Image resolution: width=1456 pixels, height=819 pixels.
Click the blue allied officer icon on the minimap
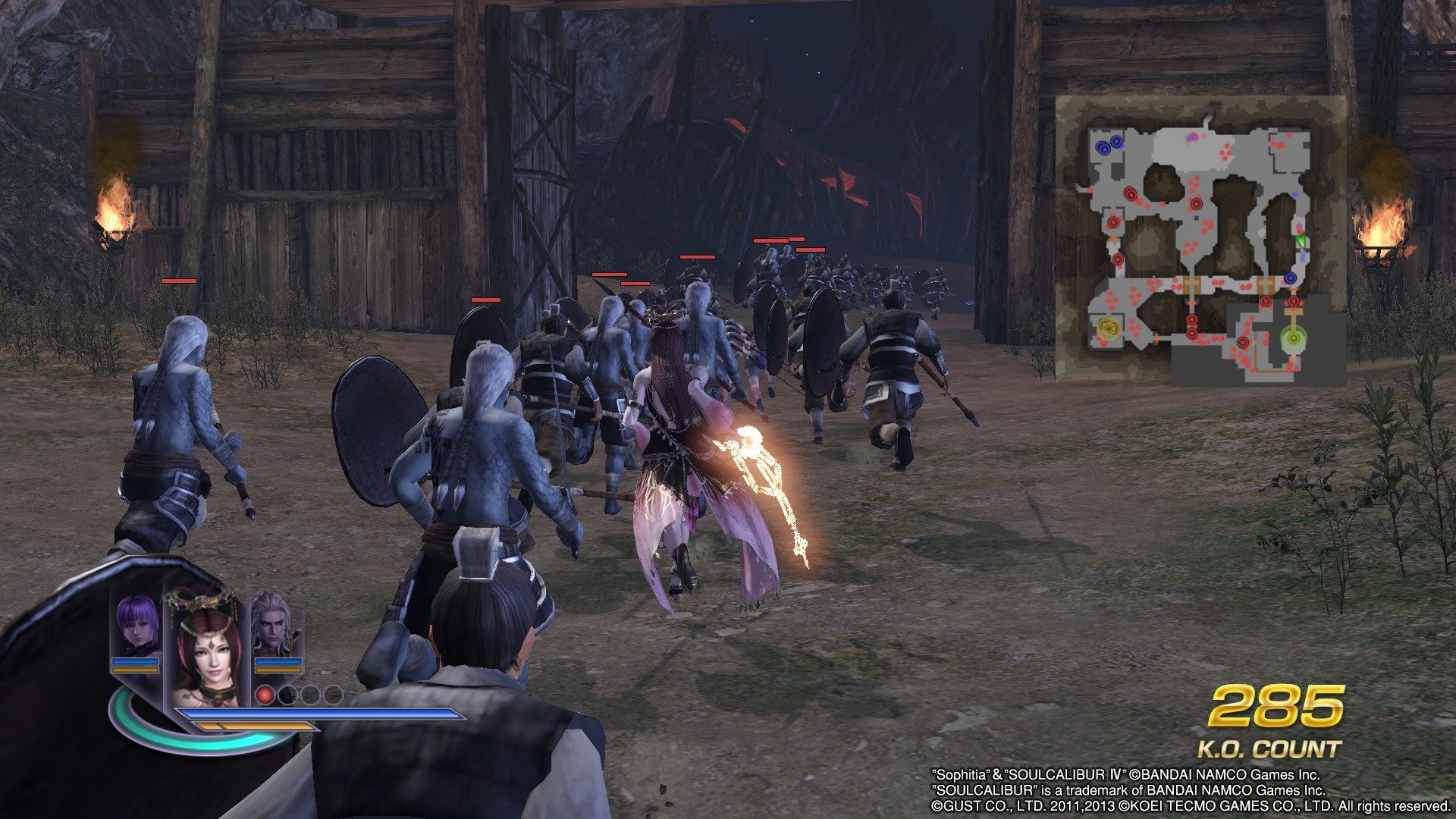(x=1104, y=148)
